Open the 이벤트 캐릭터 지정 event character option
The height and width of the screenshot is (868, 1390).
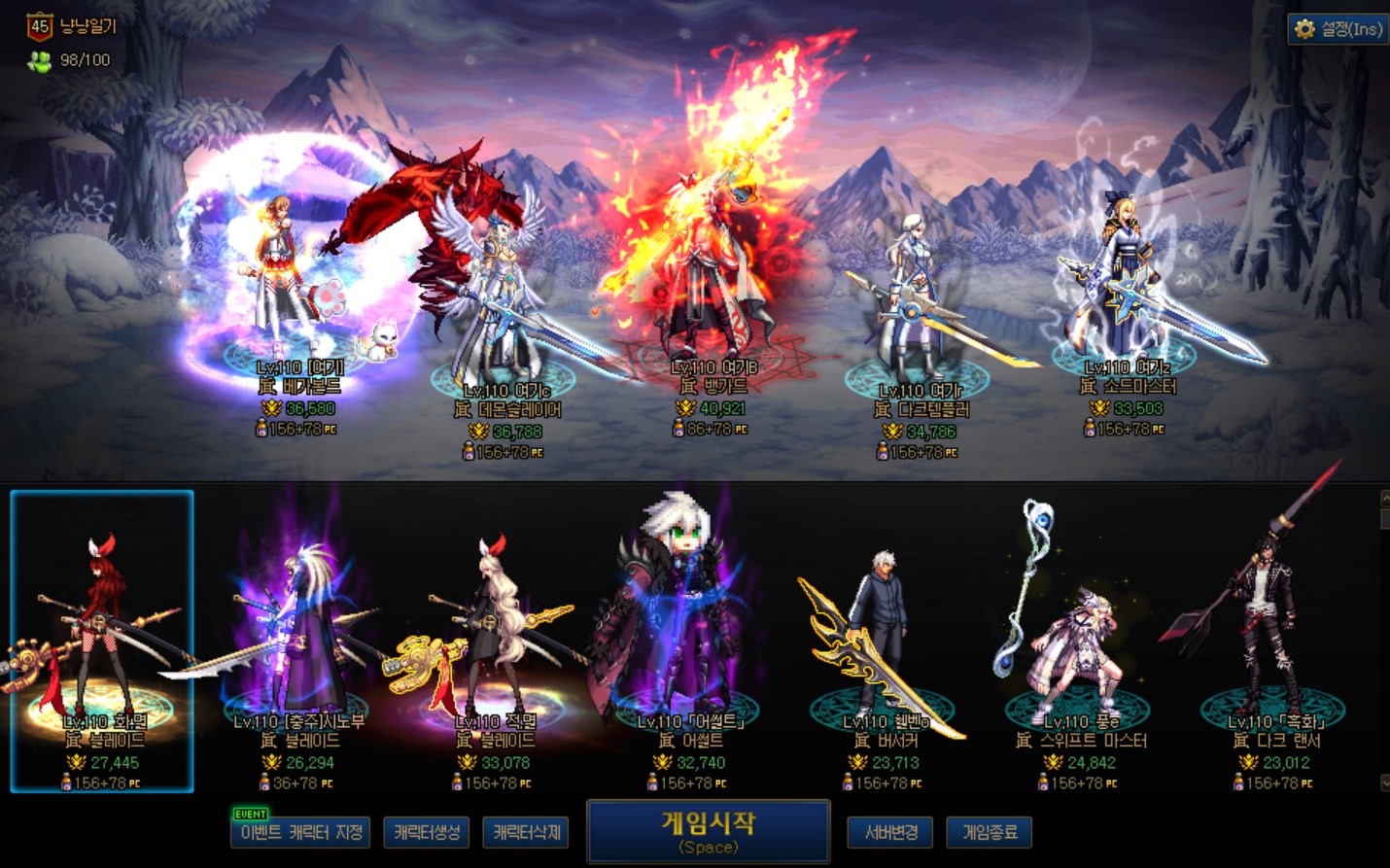pyautogui.click(x=300, y=832)
